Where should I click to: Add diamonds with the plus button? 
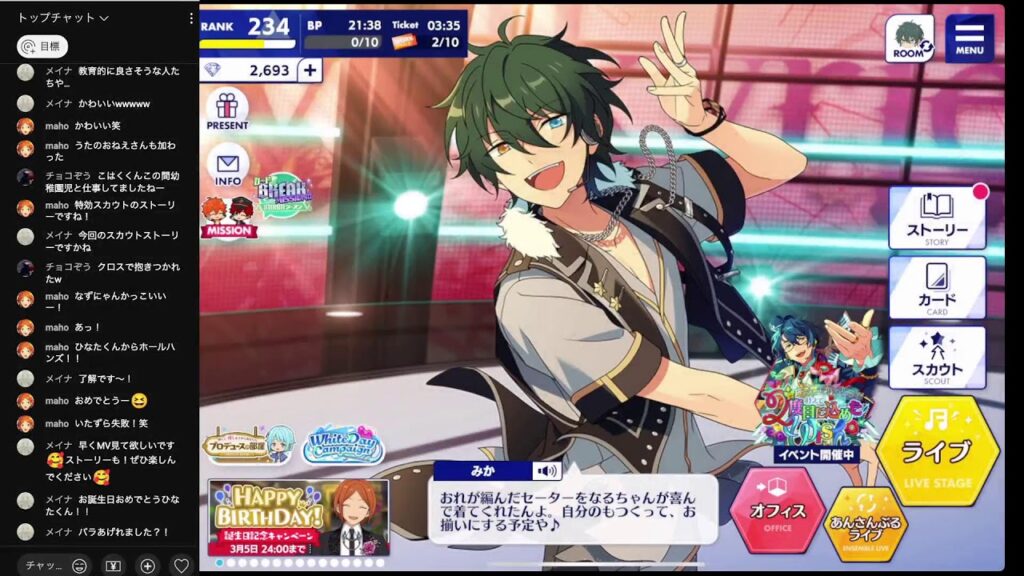310,70
